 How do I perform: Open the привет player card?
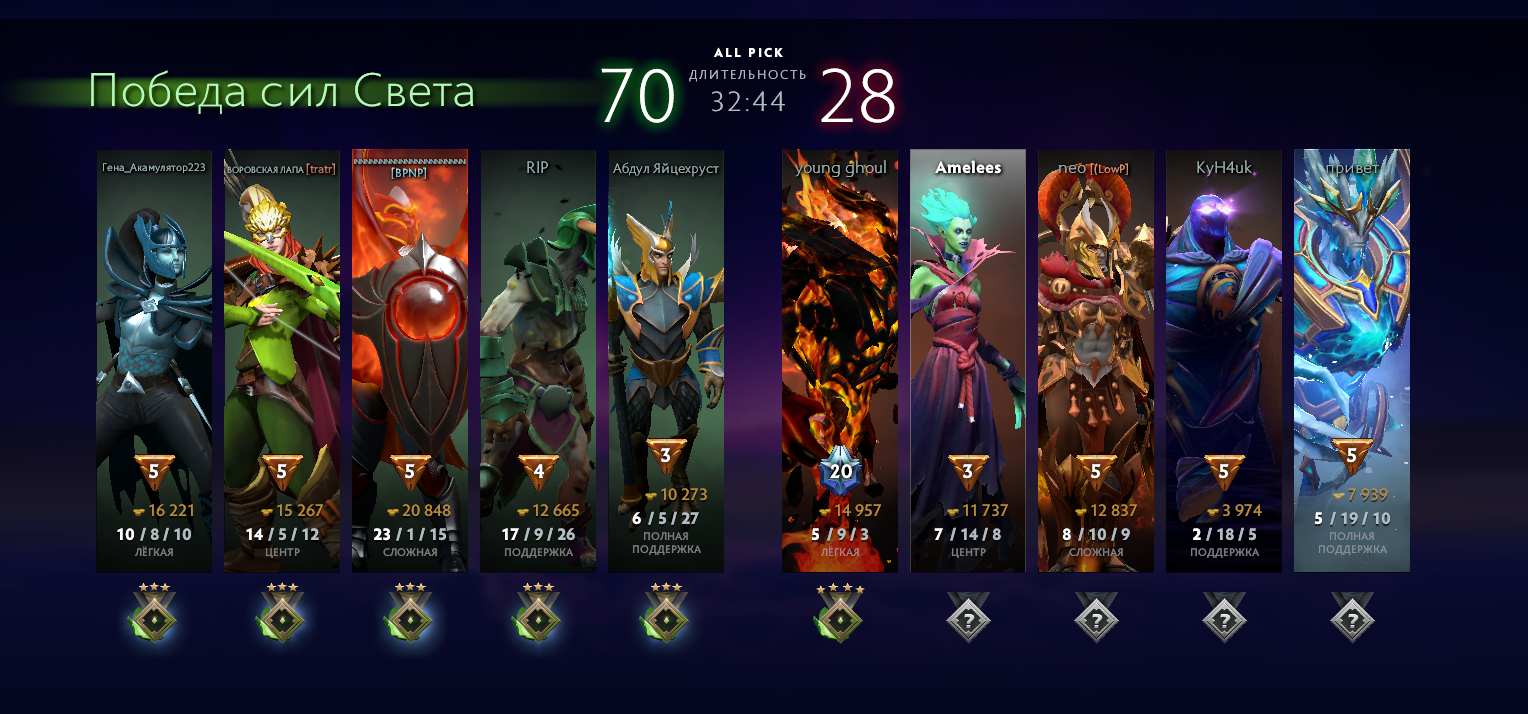coord(1352,360)
